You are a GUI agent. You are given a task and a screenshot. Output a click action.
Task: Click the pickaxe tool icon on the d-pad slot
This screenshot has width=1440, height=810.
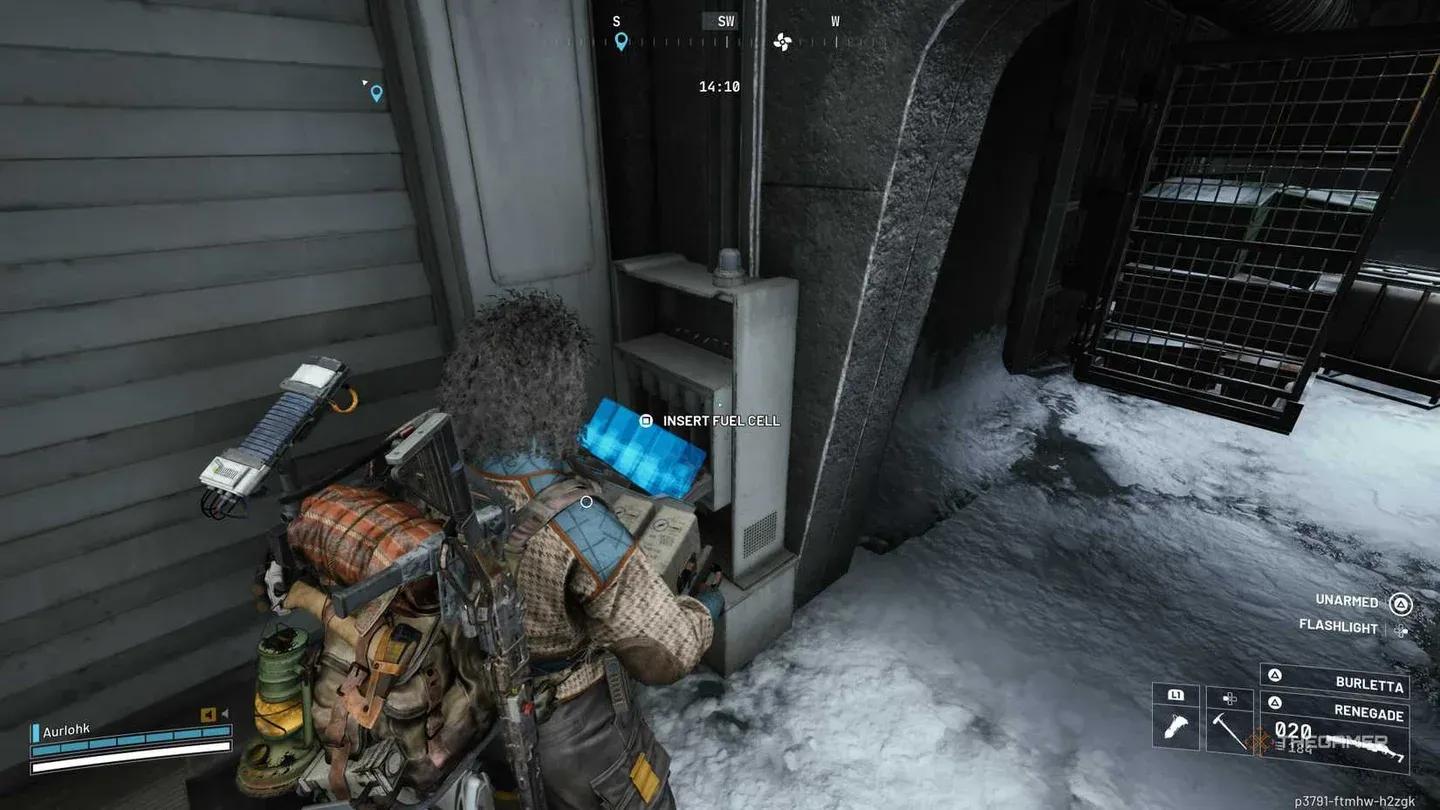(1229, 730)
